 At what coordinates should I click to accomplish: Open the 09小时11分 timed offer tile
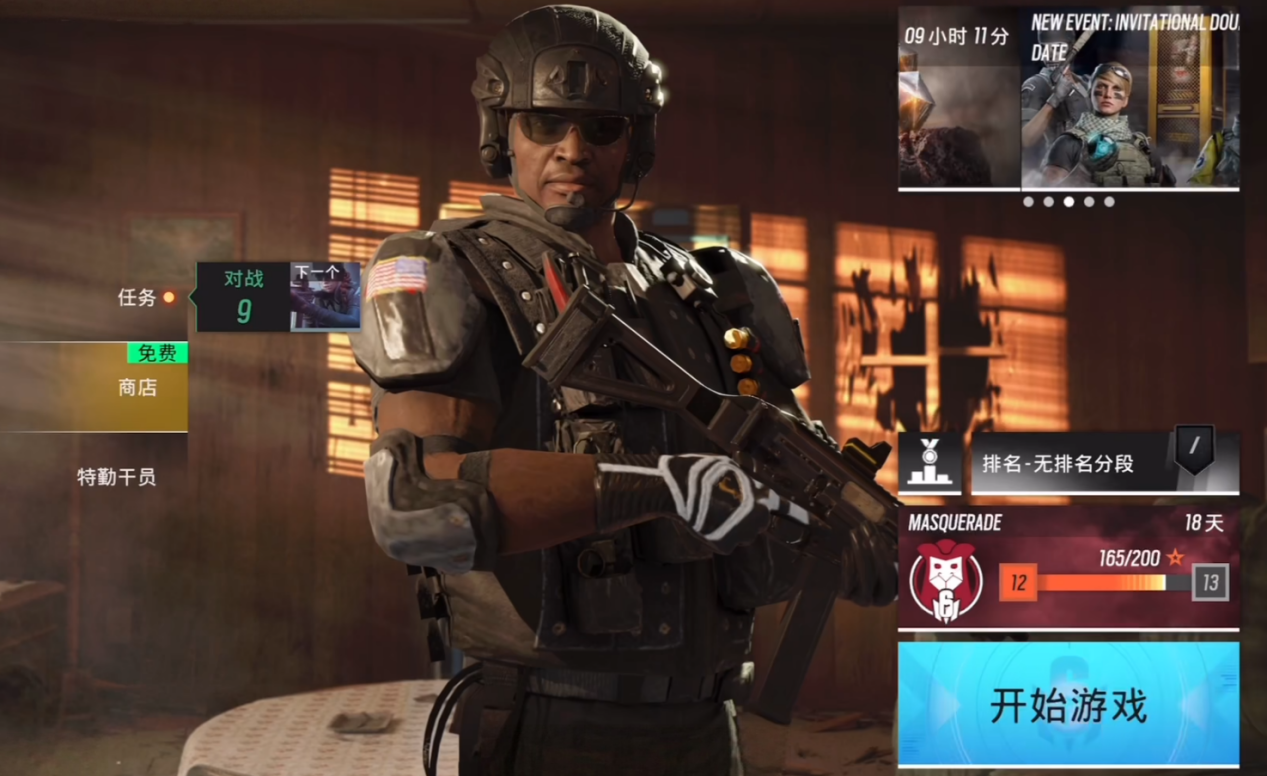point(958,98)
